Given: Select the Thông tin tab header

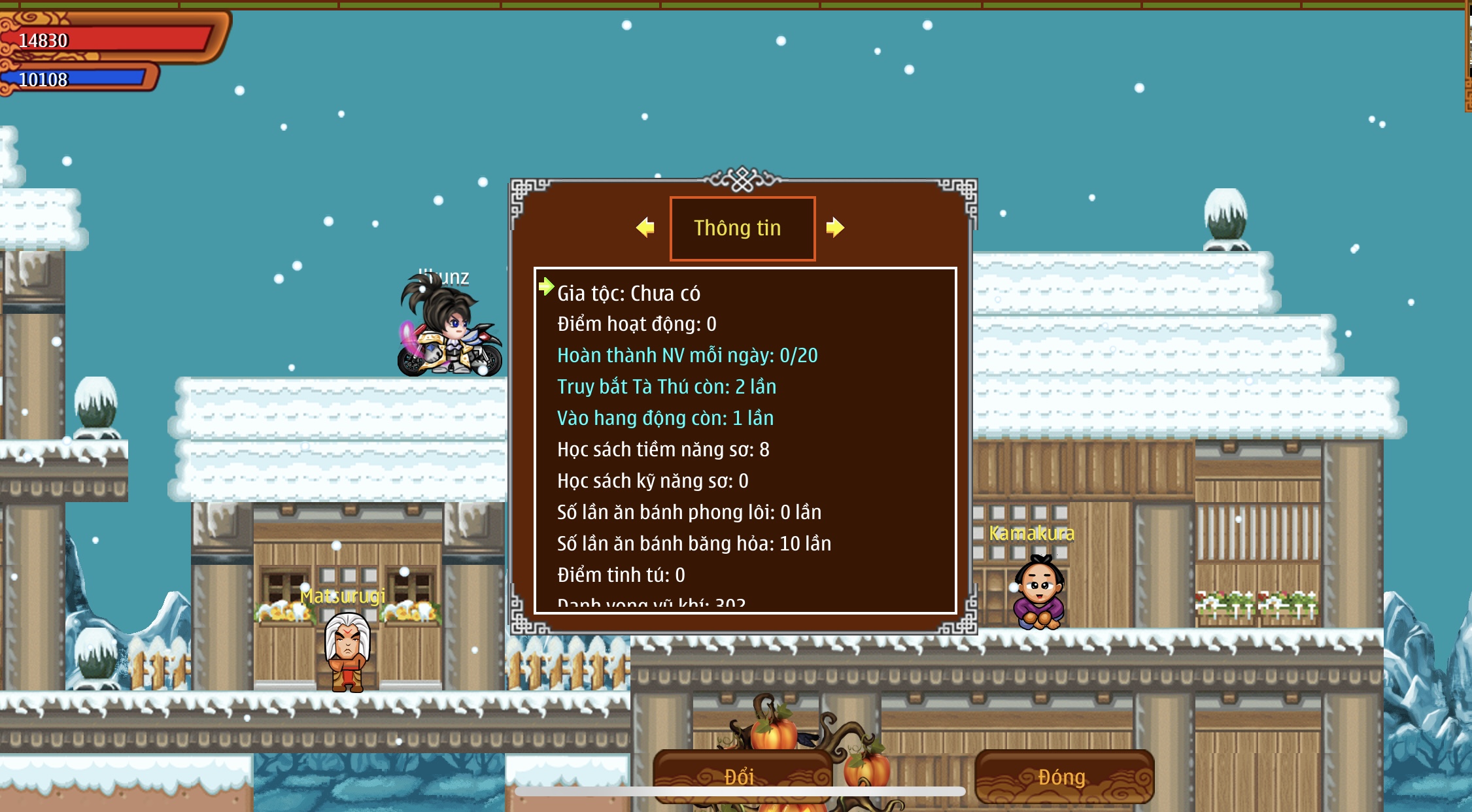Looking at the screenshot, I should point(742,228).
